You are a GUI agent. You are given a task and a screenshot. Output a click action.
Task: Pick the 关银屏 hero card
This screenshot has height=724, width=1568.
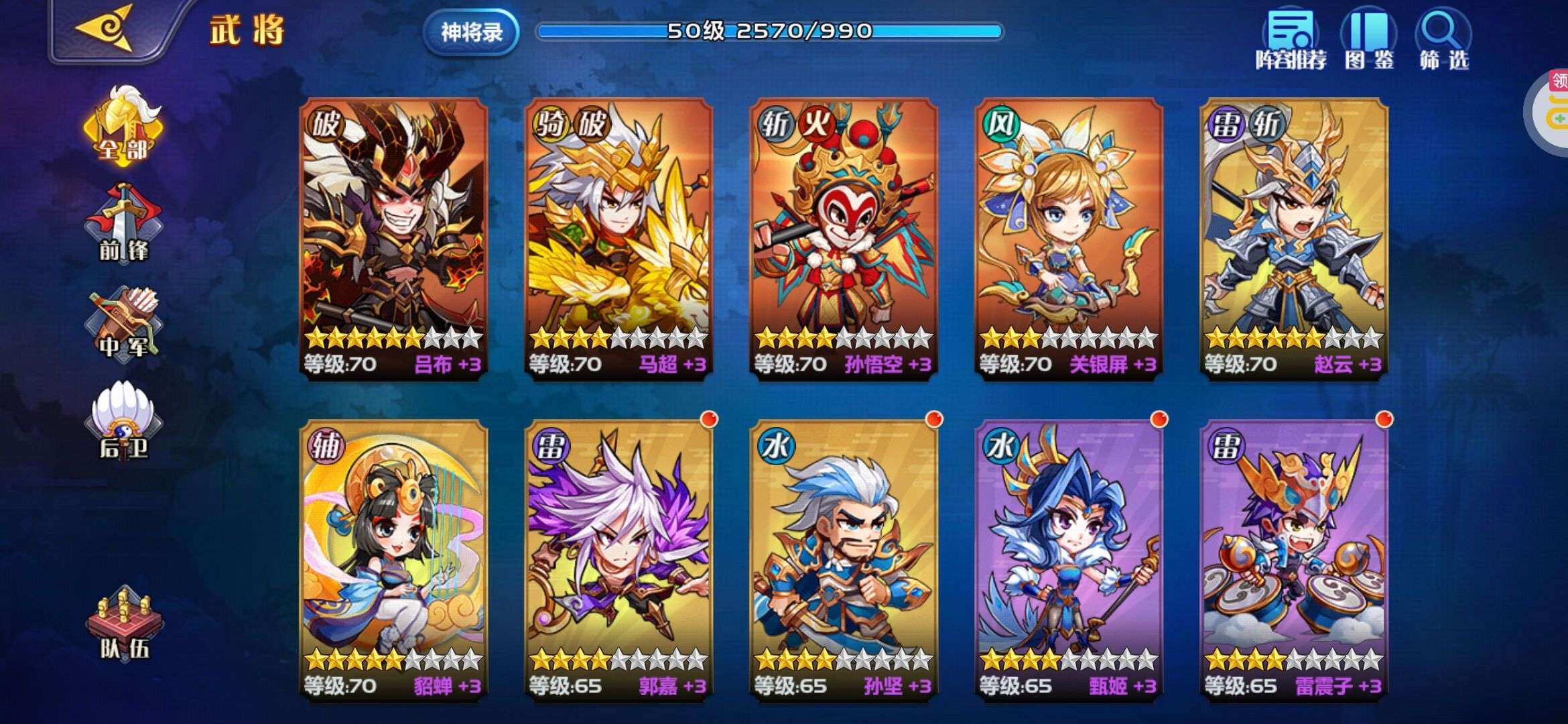click(1068, 238)
